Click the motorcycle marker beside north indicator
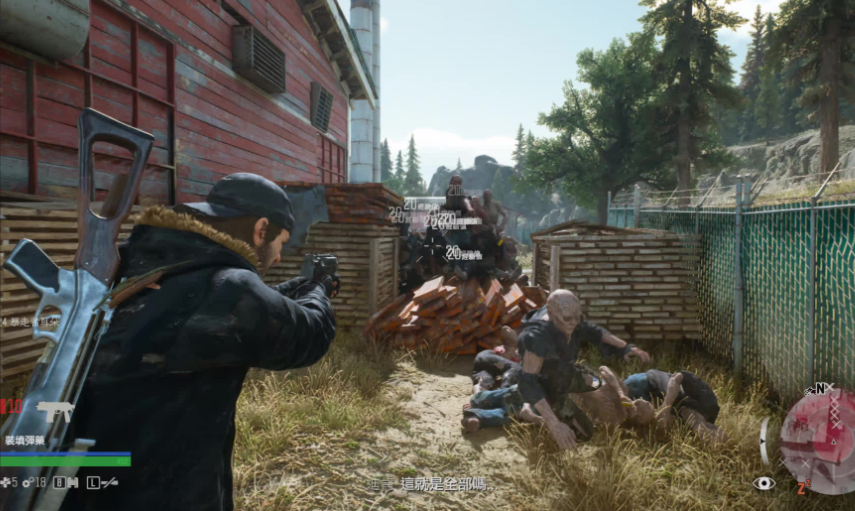The width and height of the screenshot is (855, 511). 808,389
